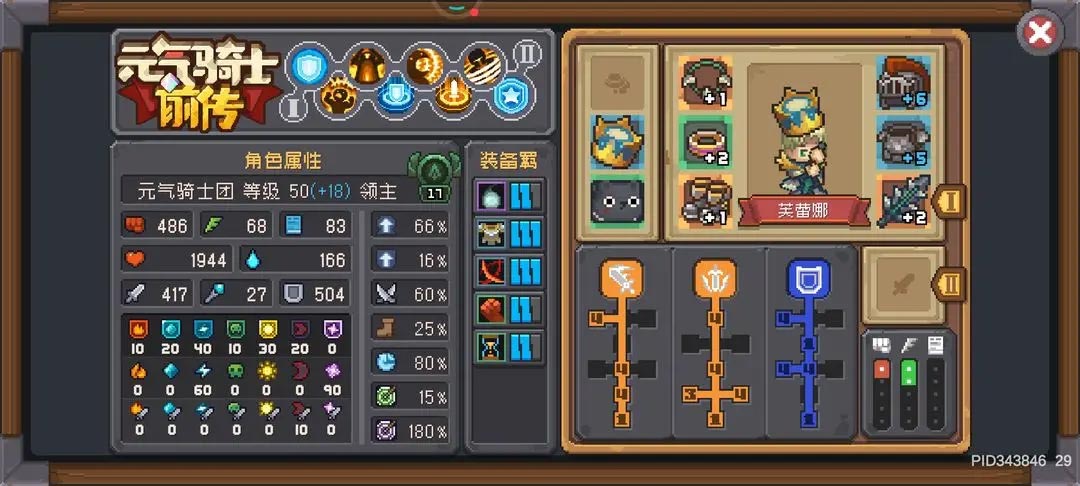Select the blue shield skill icon
1080x486 pixels.
(x=308, y=66)
